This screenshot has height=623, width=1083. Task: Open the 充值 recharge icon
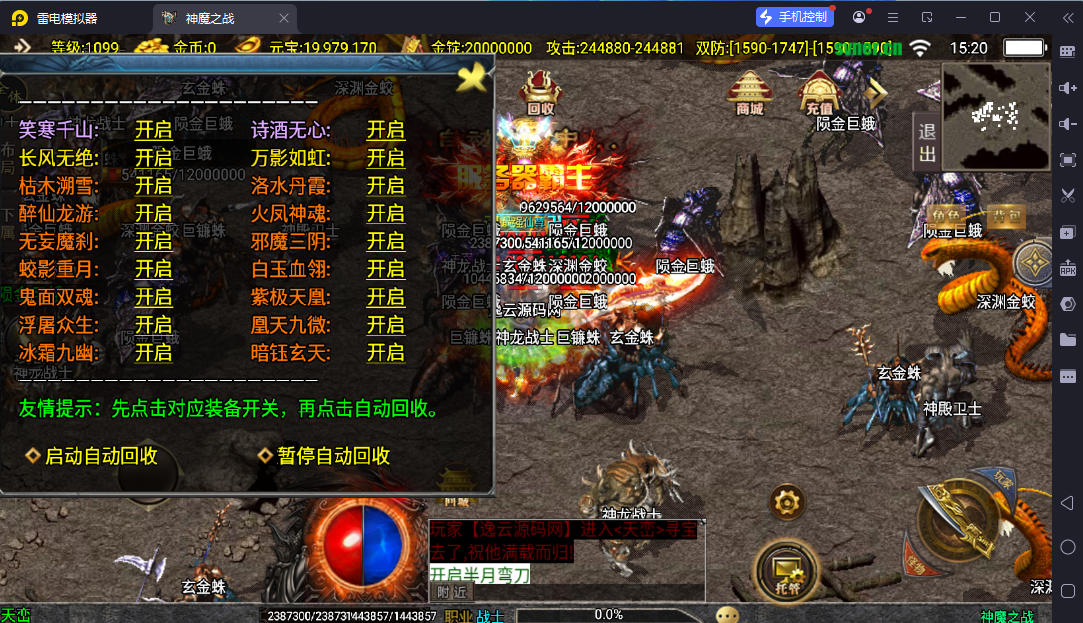[819, 92]
